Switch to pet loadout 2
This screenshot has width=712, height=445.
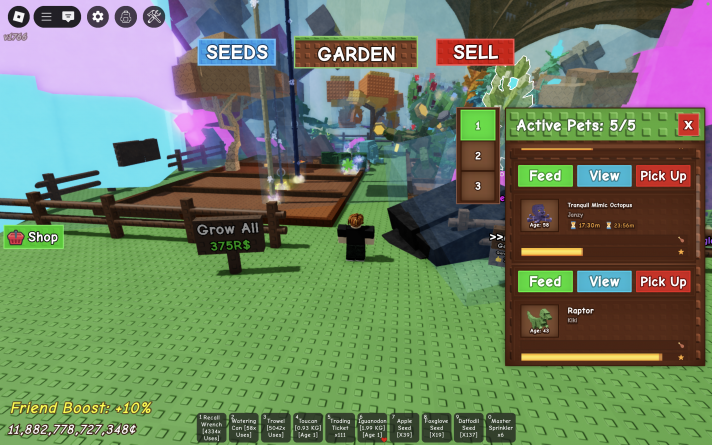point(478,156)
